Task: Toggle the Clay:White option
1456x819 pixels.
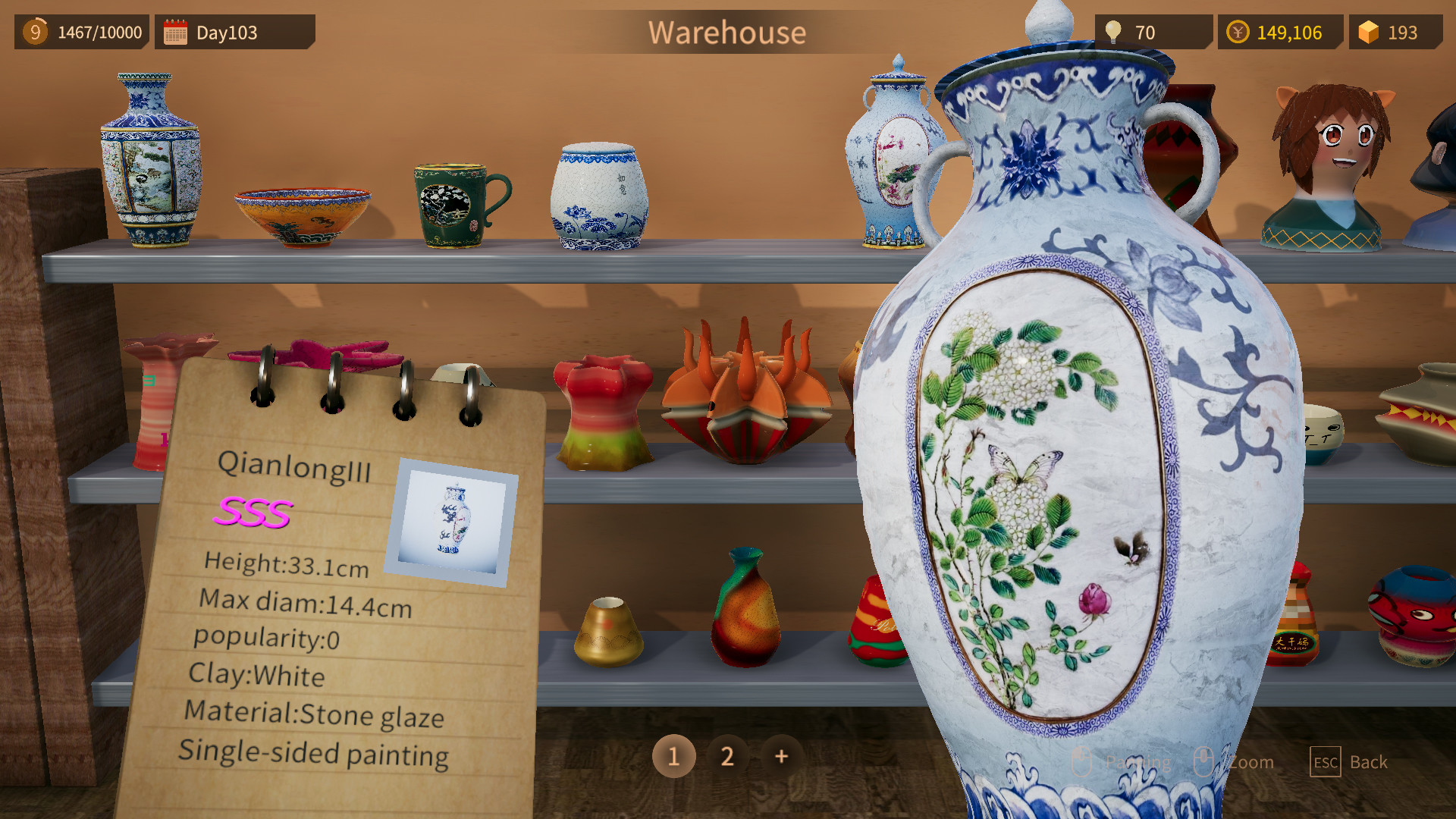Action: (x=258, y=676)
